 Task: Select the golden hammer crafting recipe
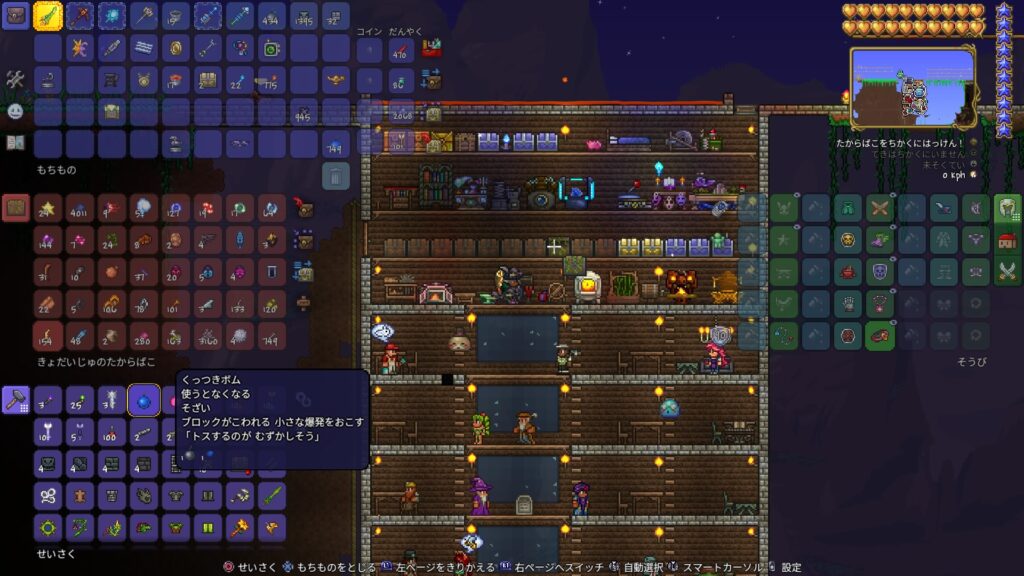point(240,527)
